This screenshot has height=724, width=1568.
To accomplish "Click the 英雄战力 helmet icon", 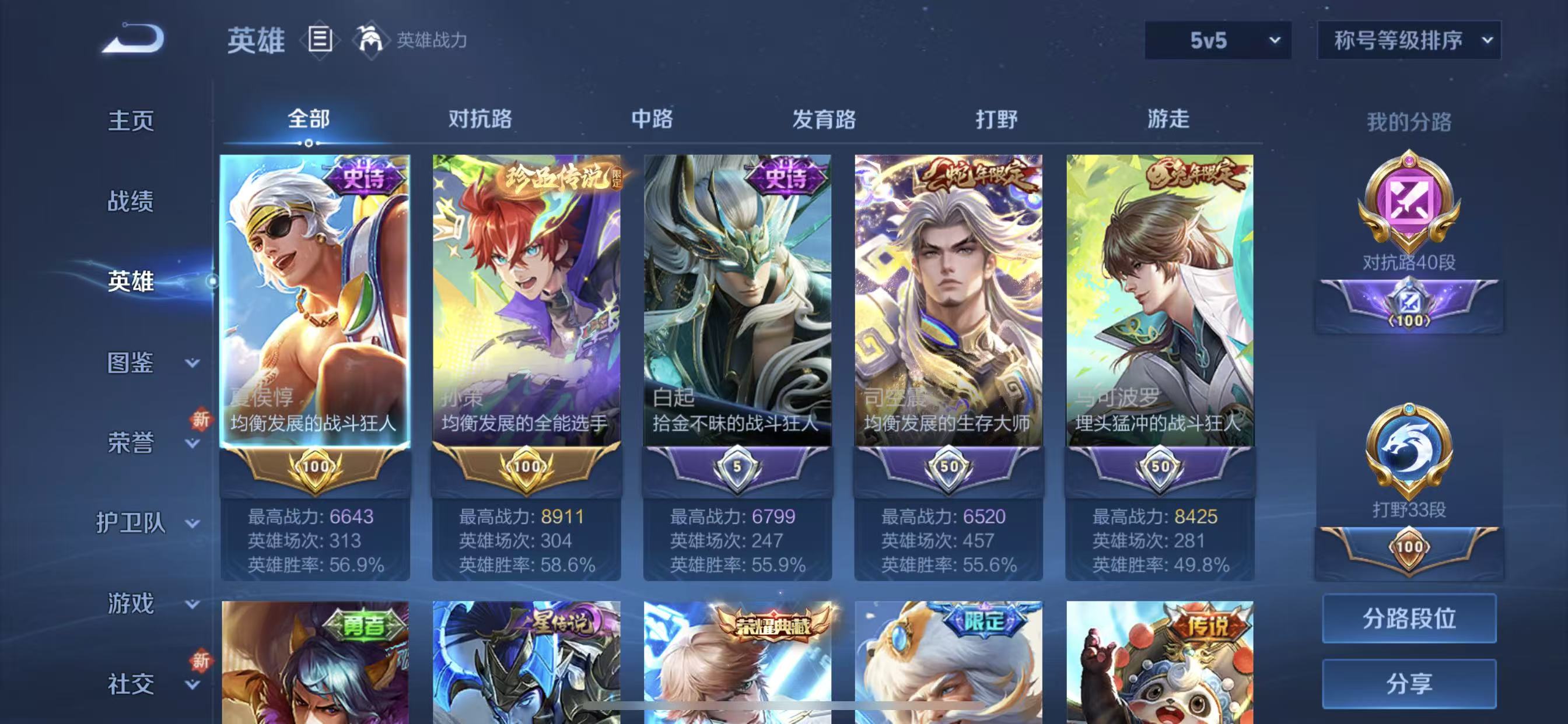I will tap(373, 40).
